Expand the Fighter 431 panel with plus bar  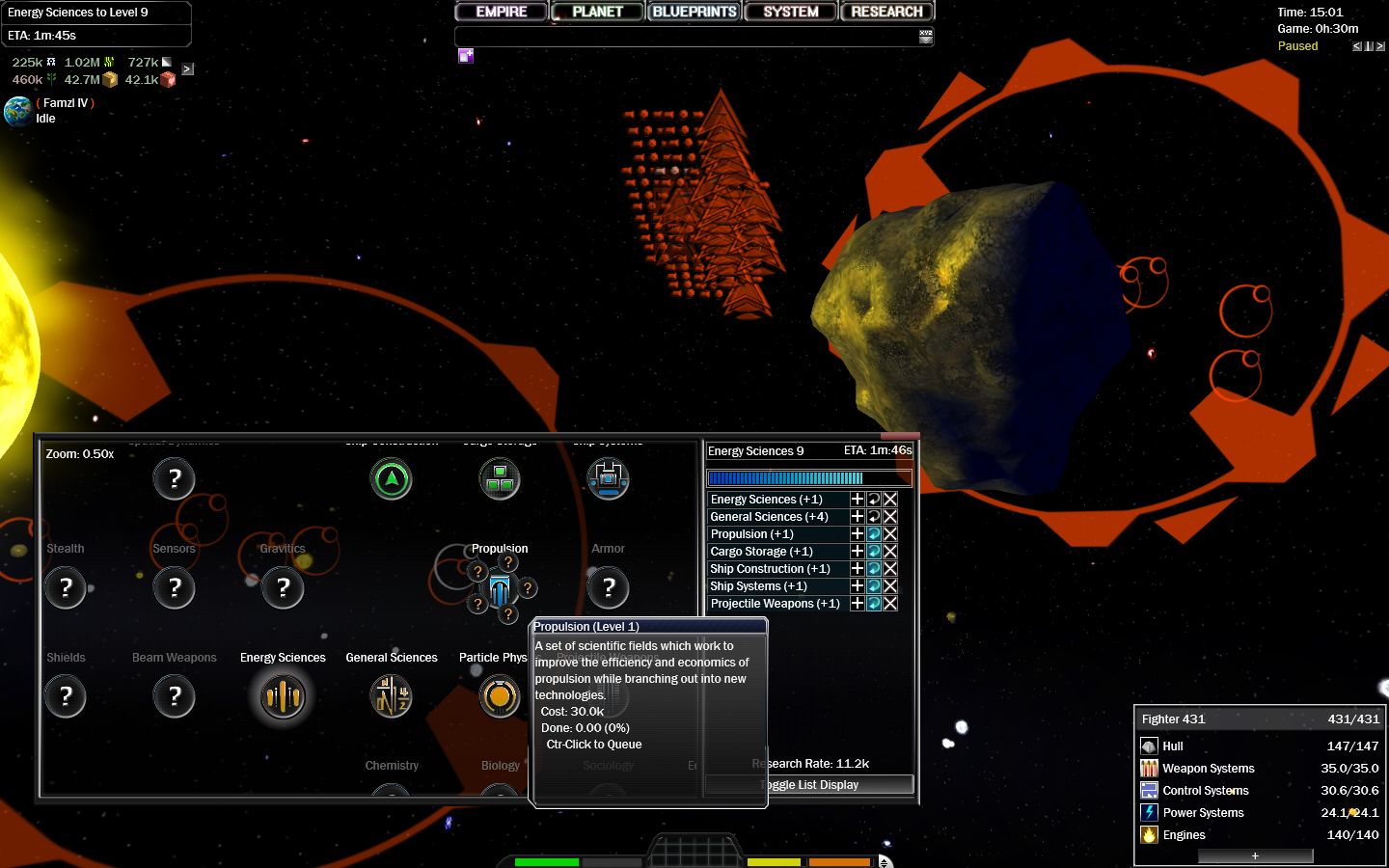pyautogui.click(x=1255, y=855)
